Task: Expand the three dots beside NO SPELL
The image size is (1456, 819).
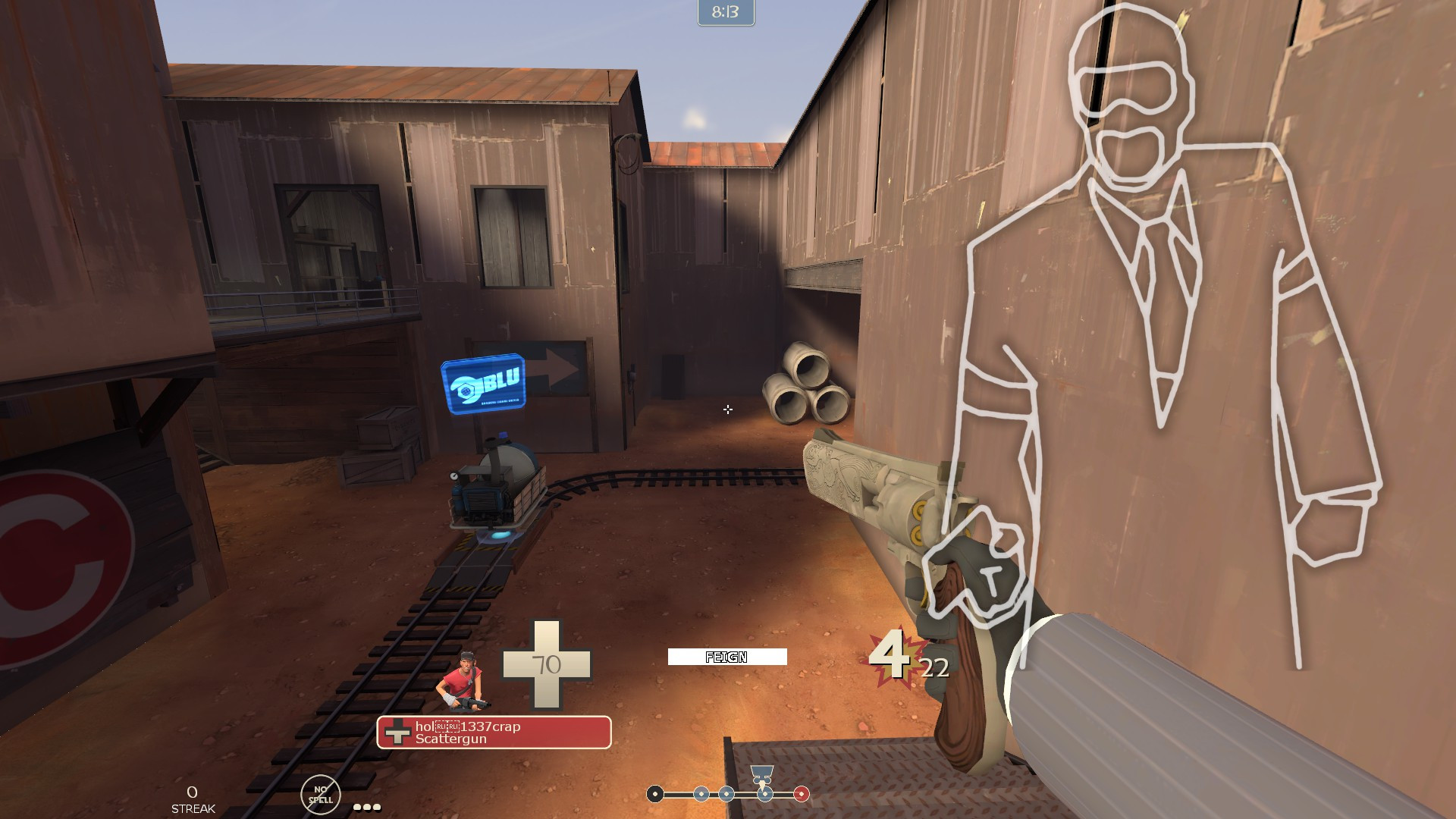Action: click(366, 806)
